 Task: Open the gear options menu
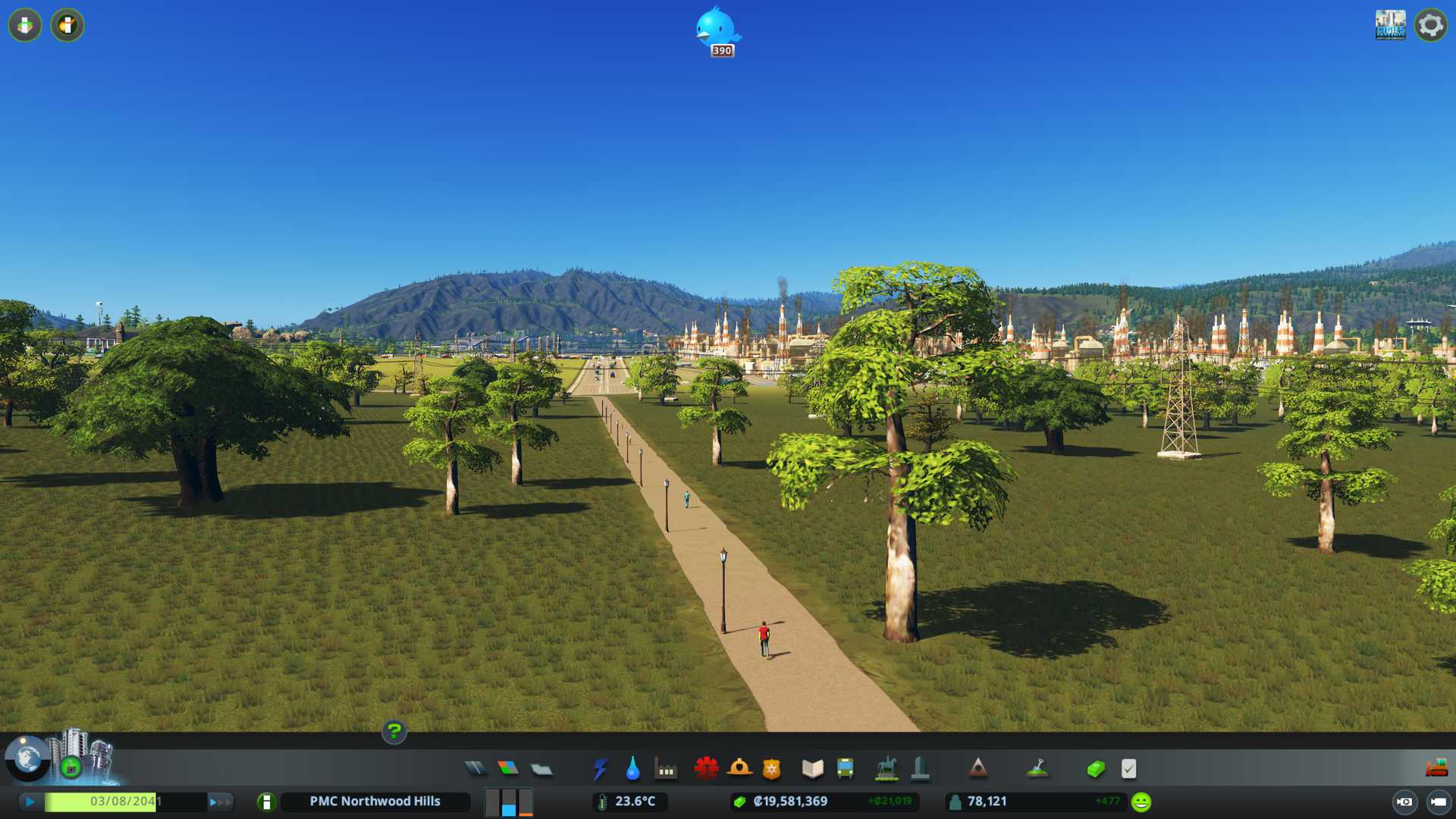point(1430,25)
